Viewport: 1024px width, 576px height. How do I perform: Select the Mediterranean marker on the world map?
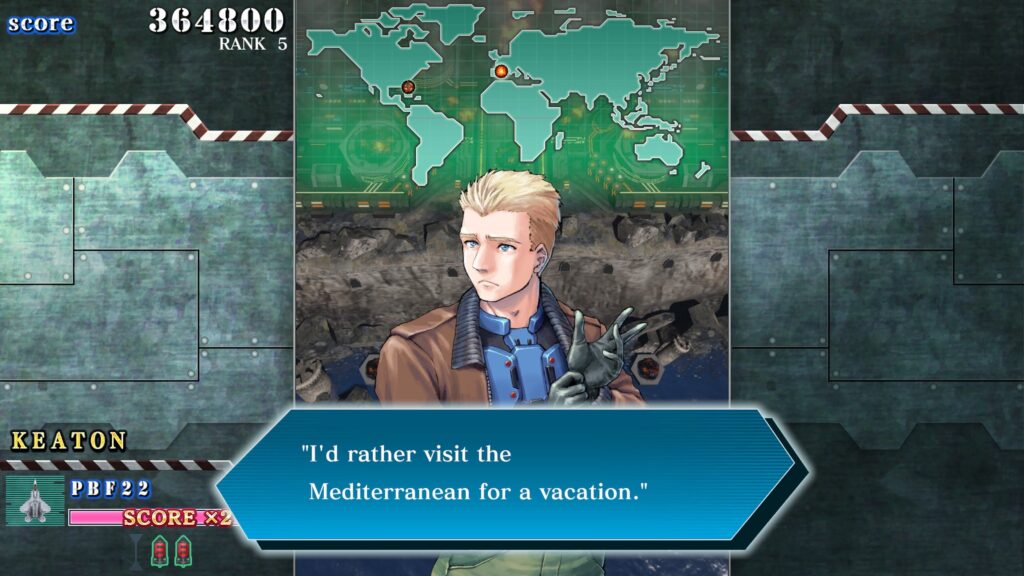pos(501,71)
